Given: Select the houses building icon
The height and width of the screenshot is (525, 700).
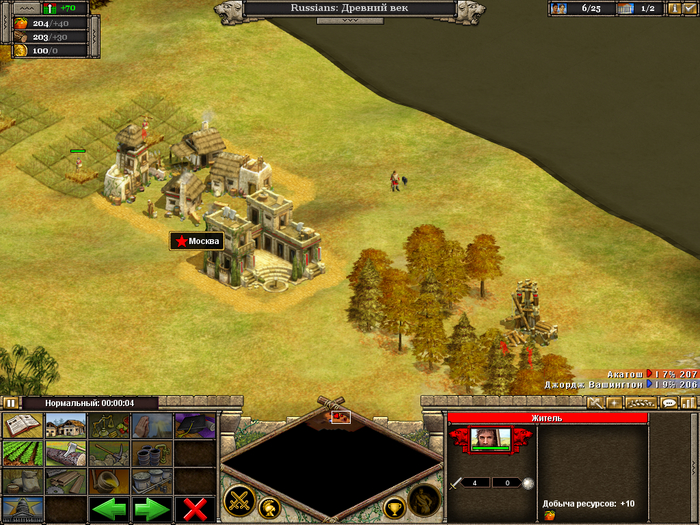Looking at the screenshot, I should tap(65, 426).
